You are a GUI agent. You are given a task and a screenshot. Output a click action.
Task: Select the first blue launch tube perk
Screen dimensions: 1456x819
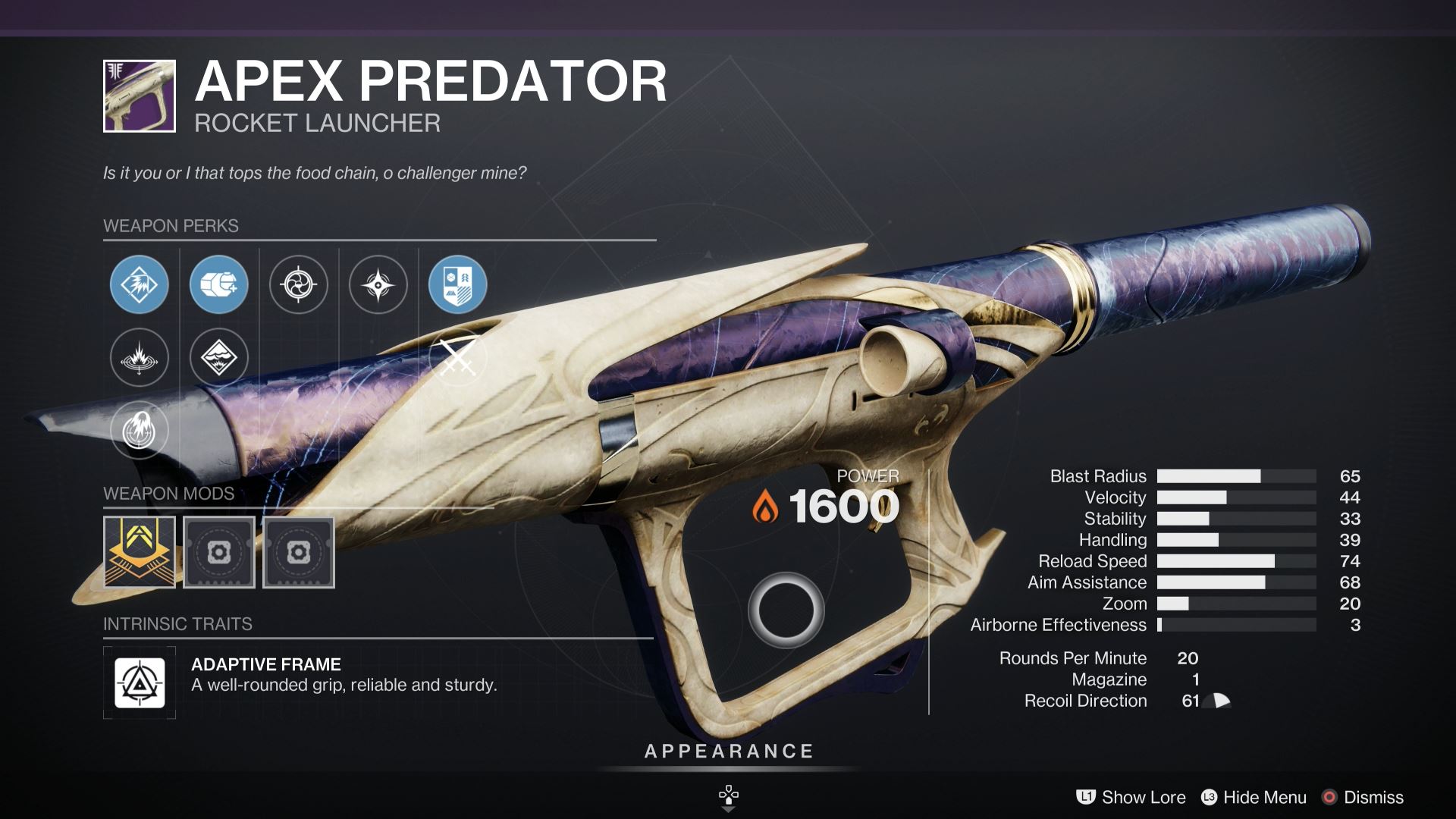click(140, 284)
